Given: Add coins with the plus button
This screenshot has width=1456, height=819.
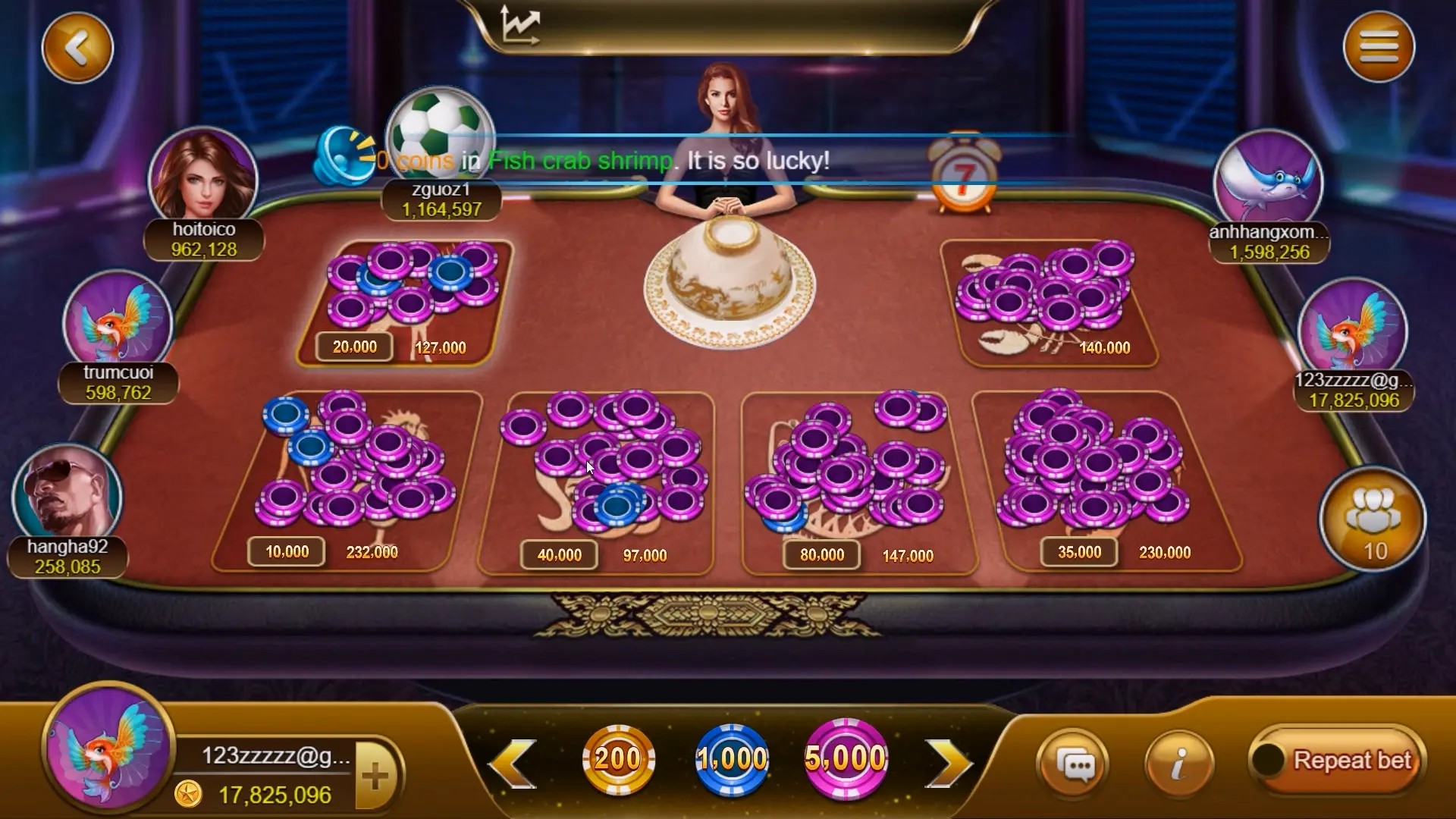Looking at the screenshot, I should pyautogui.click(x=376, y=776).
